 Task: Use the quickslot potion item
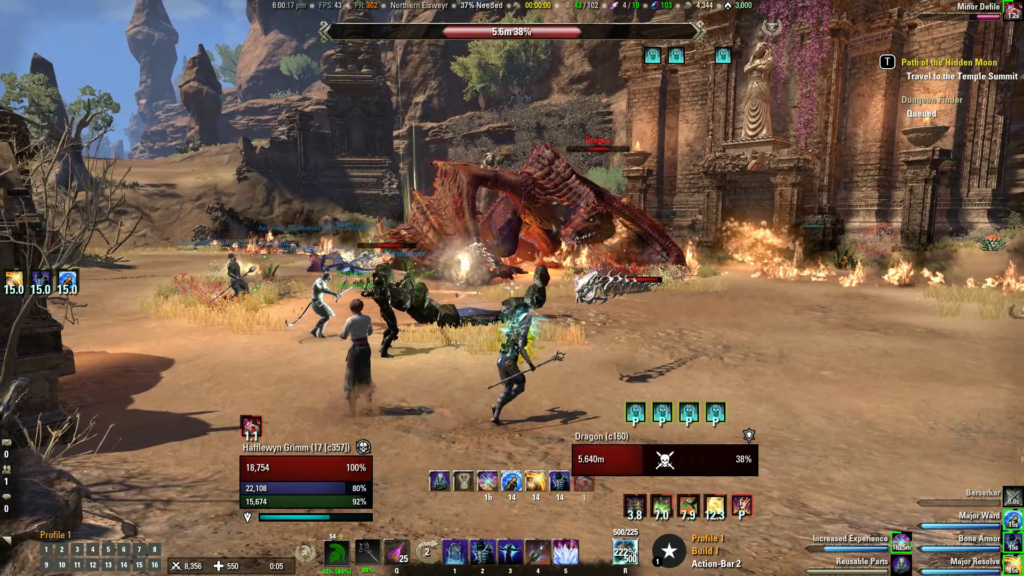tap(397, 551)
